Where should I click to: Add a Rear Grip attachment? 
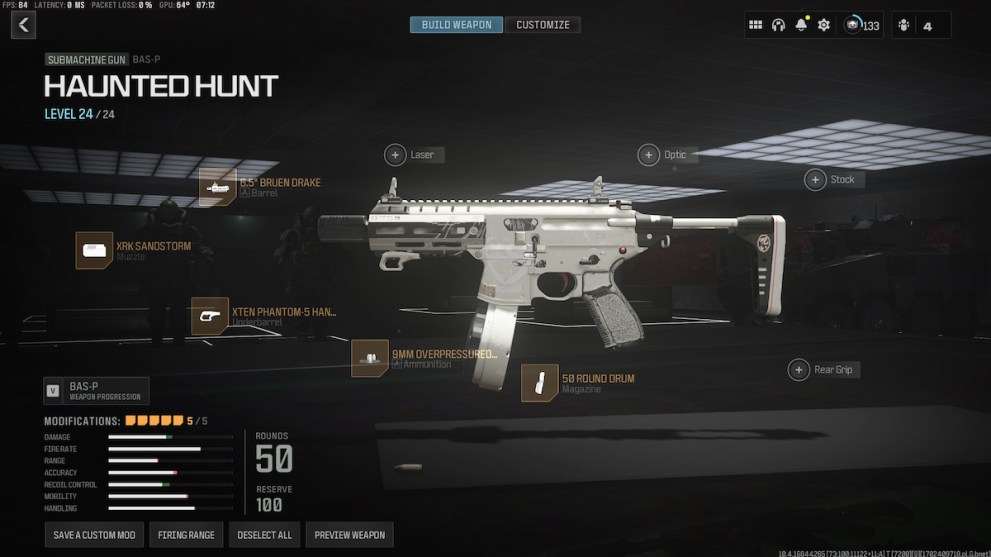click(799, 370)
